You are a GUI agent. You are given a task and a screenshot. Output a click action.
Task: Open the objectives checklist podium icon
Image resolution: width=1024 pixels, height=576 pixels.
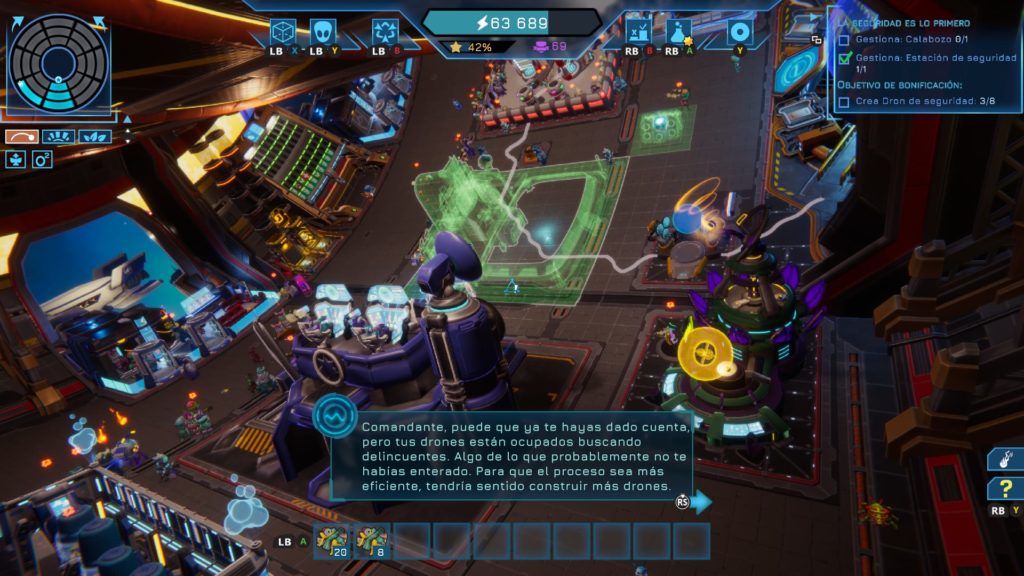[x=638, y=31]
